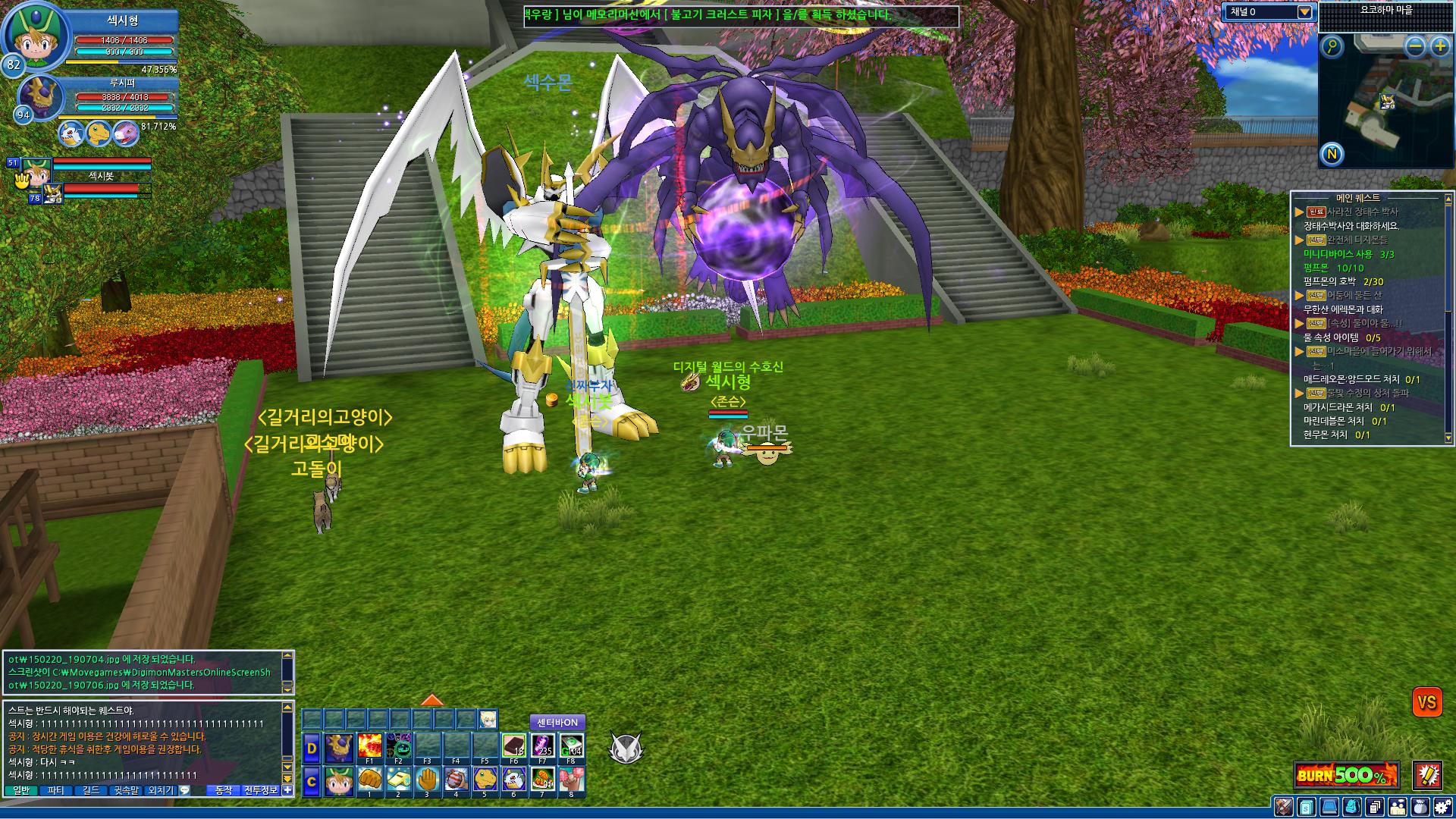Viewport: 1456px width, 819px height.
Task: Toggle the 센터바ON button
Action: (x=557, y=723)
